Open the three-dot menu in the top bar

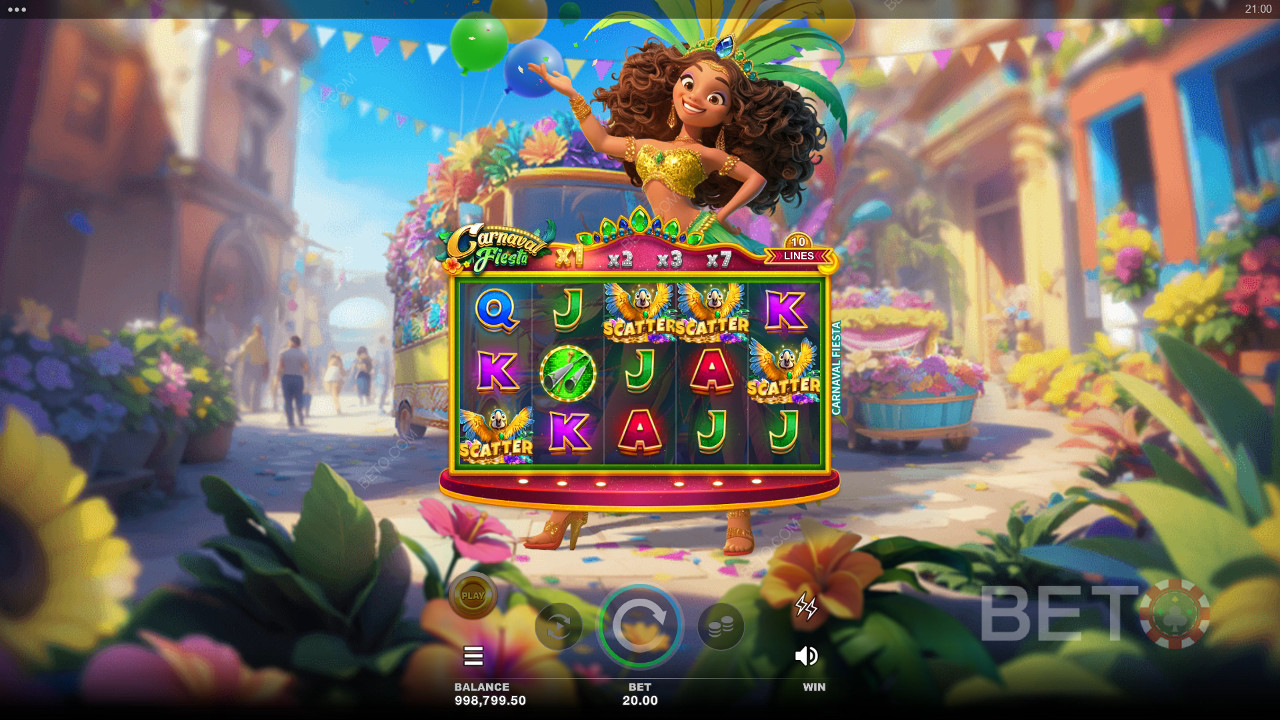pos(17,9)
